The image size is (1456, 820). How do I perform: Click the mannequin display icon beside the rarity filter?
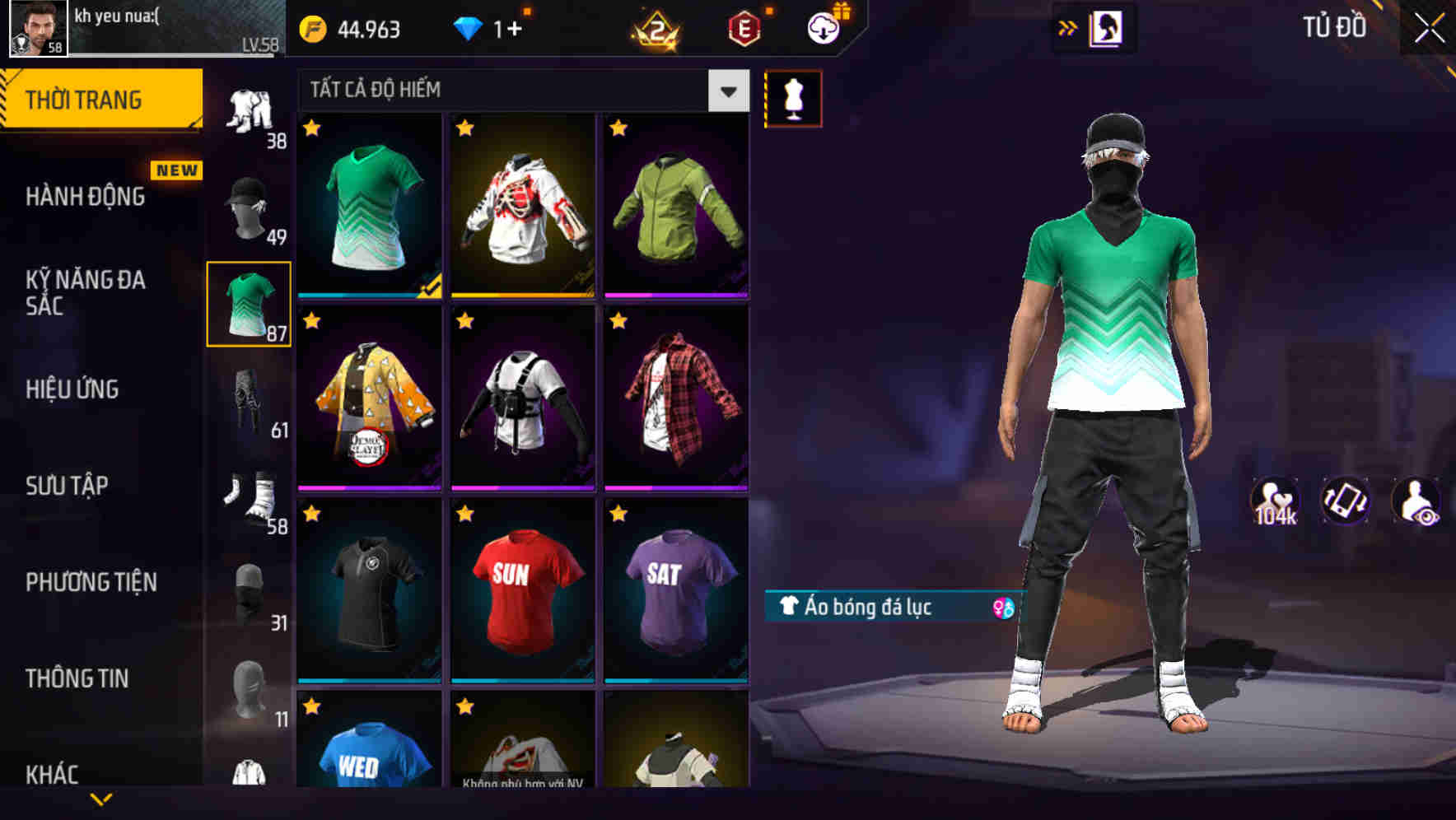click(x=792, y=97)
